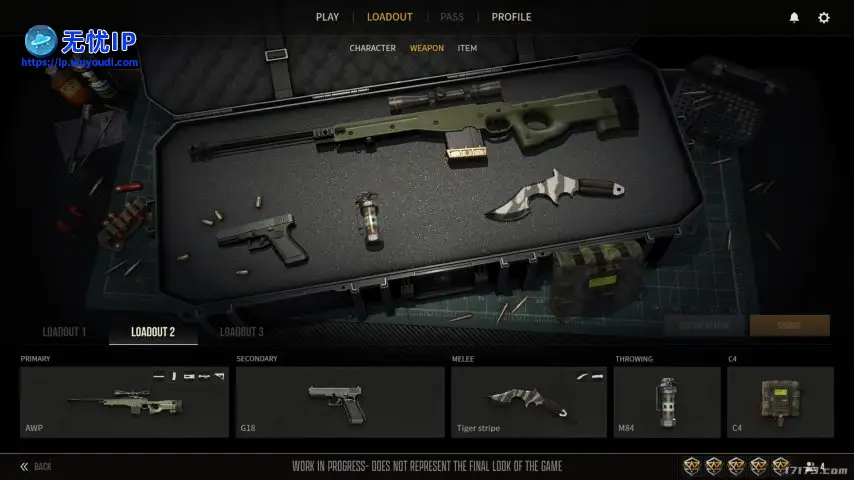Screen dimensions: 854x480
Task: Open settings with the gear icon
Action: click(824, 18)
